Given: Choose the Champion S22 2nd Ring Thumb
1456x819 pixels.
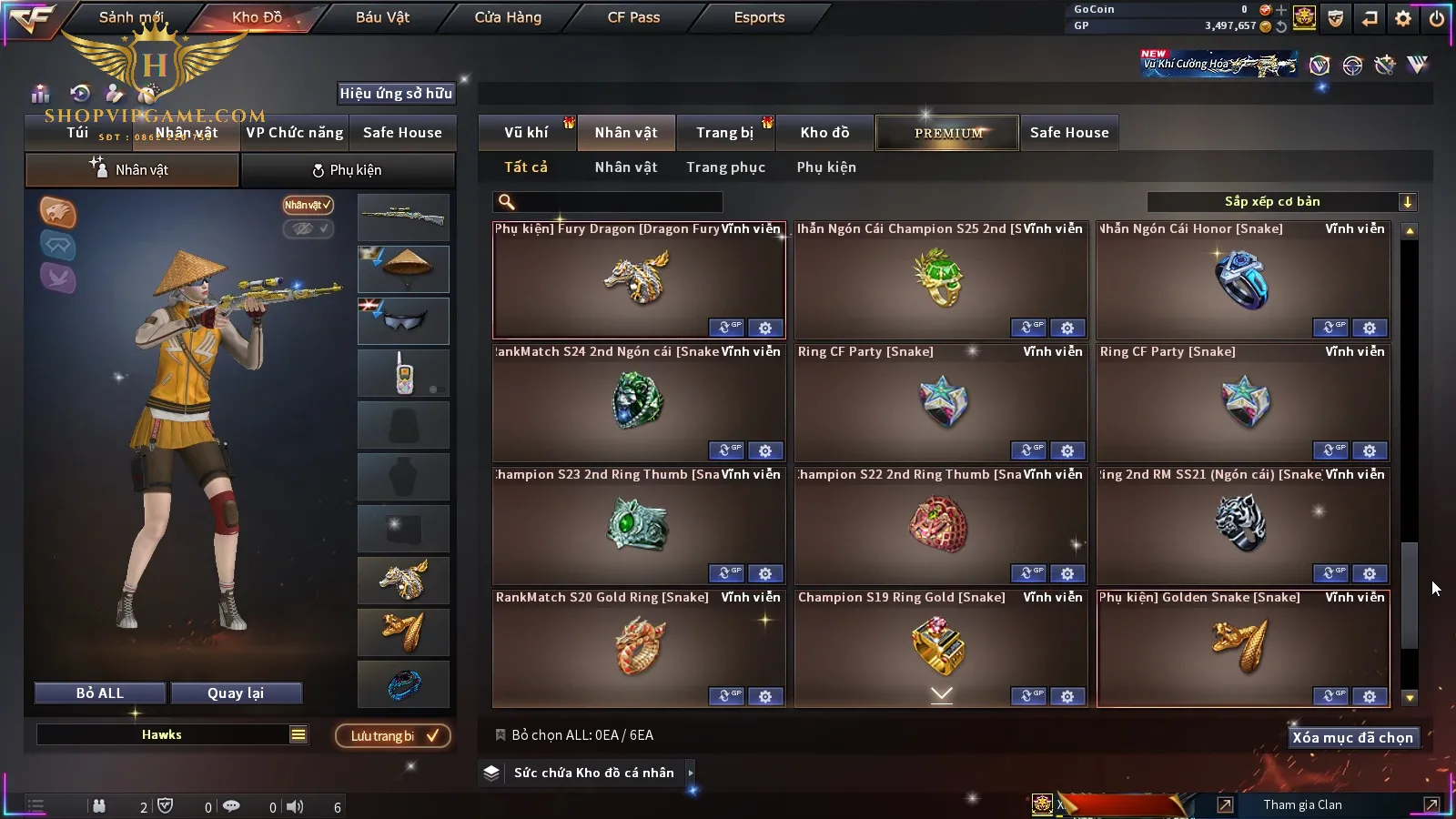Looking at the screenshot, I should coord(940,525).
